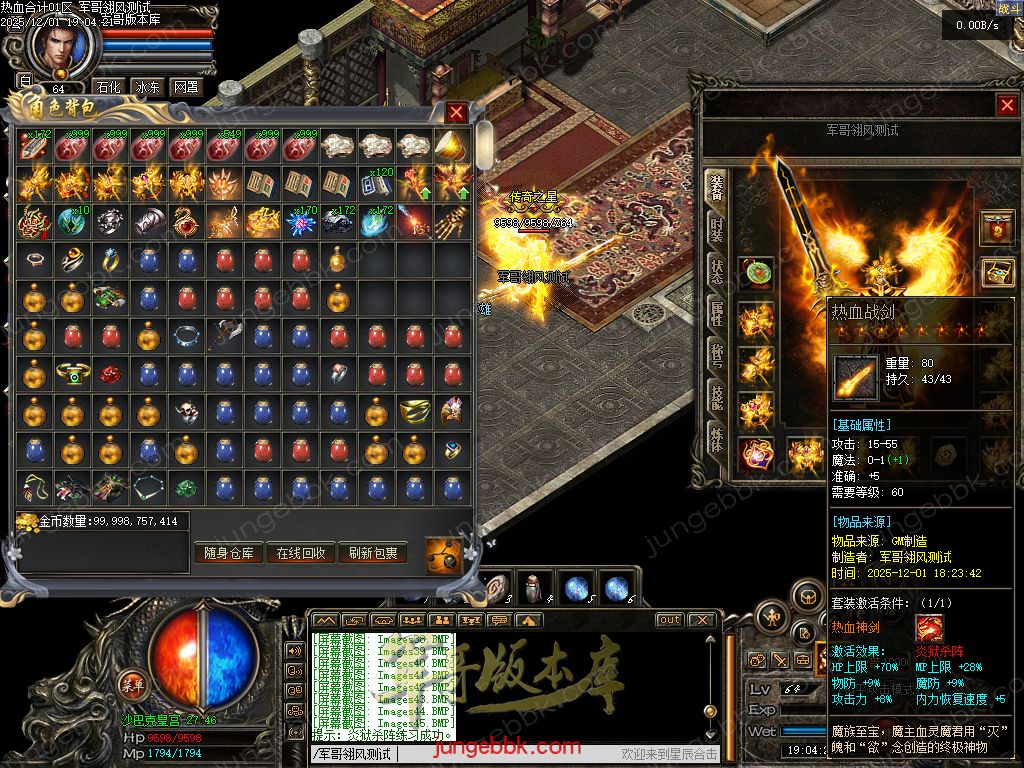Pick the green emerald gem in the bag
This screenshot has height=768, width=1024.
tap(185, 488)
